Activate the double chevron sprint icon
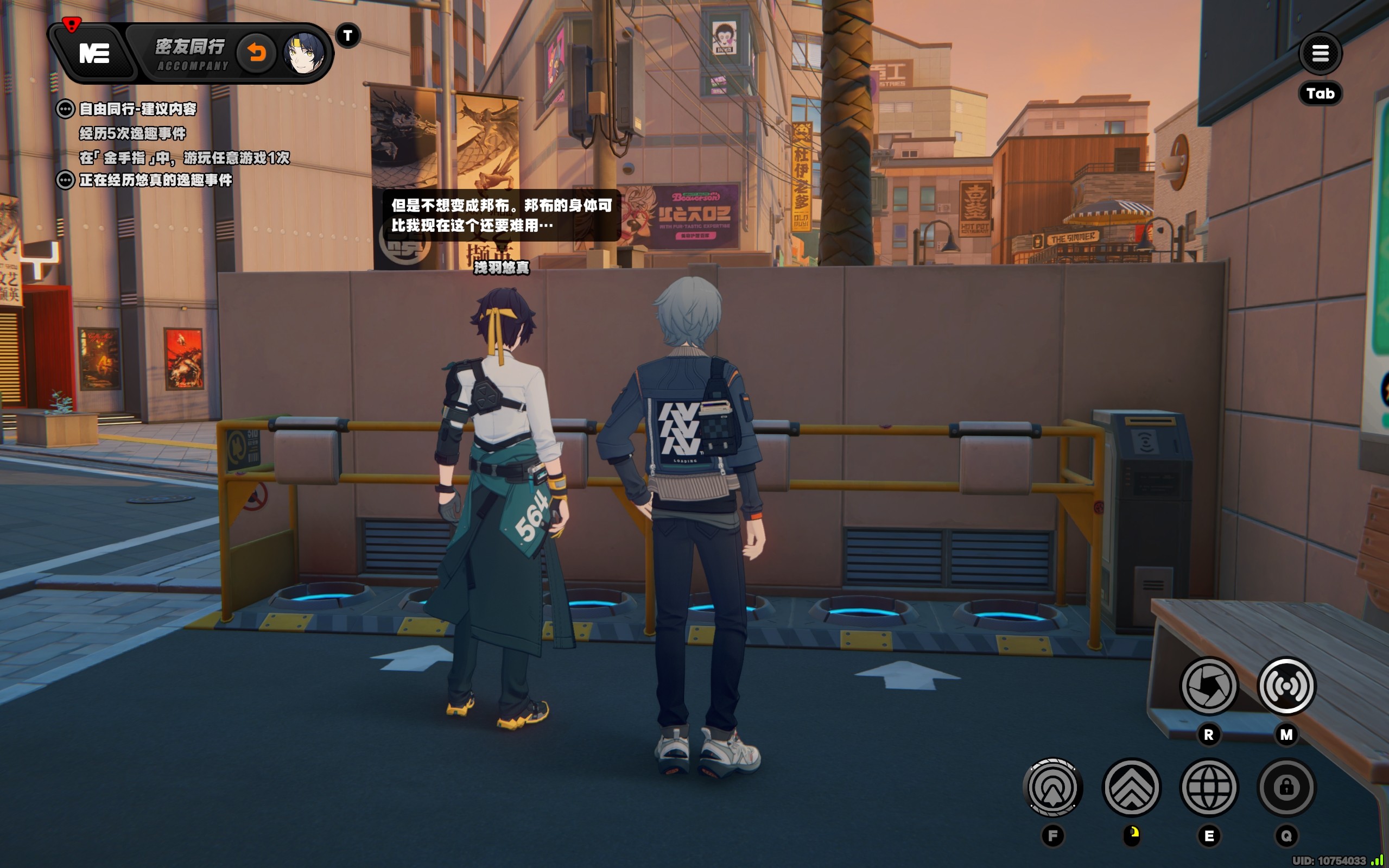 (1131, 788)
